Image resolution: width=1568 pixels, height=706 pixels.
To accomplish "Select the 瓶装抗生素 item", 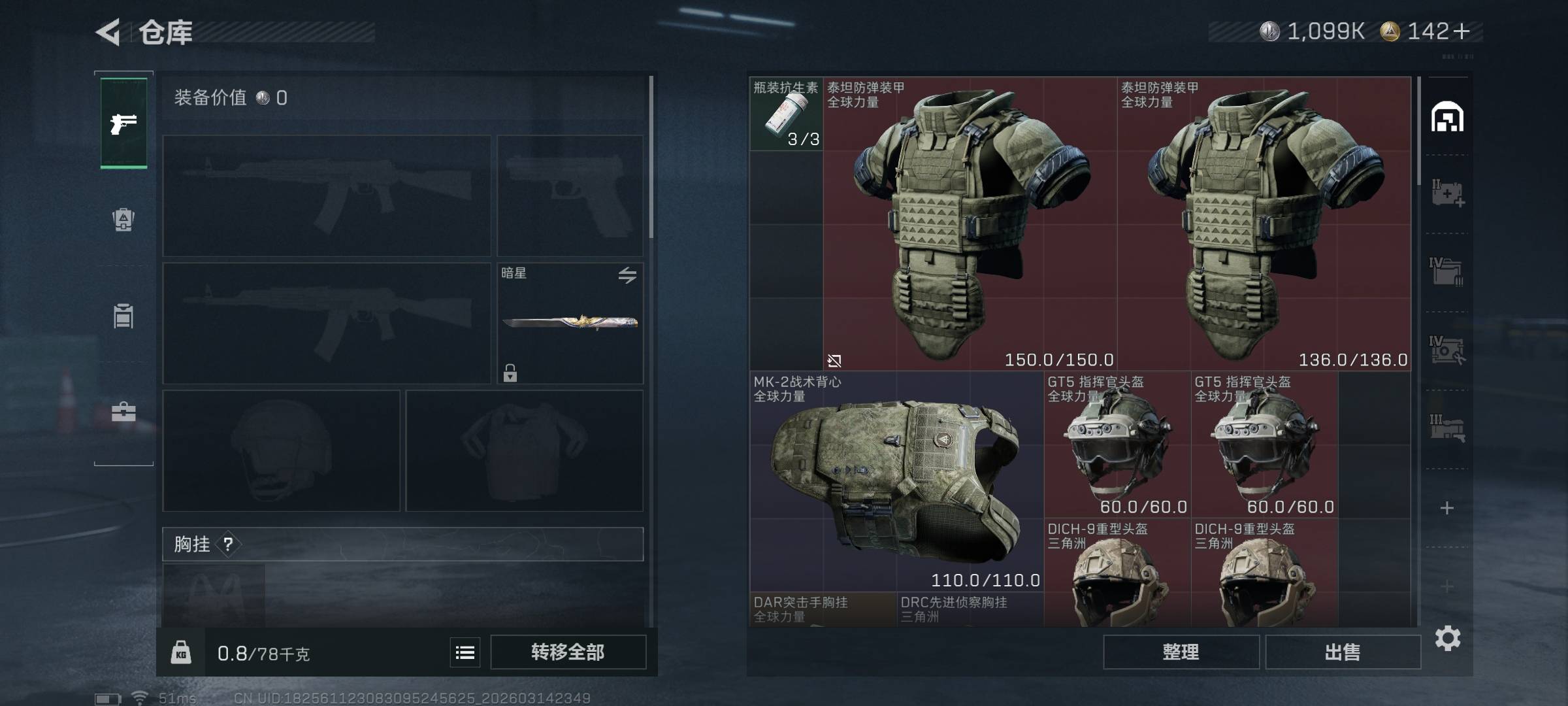I will click(x=786, y=114).
